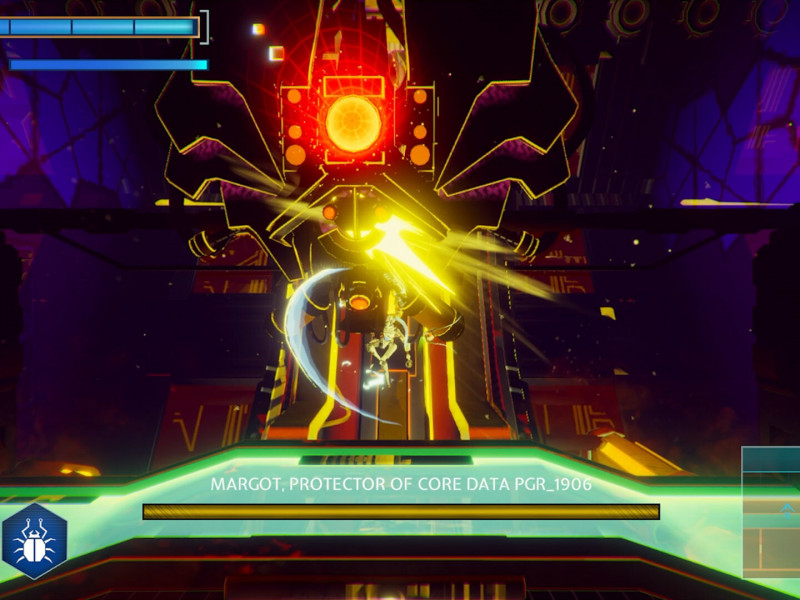
Task: Activate the beetle bug ability hexagon icon
Action: (x=35, y=541)
